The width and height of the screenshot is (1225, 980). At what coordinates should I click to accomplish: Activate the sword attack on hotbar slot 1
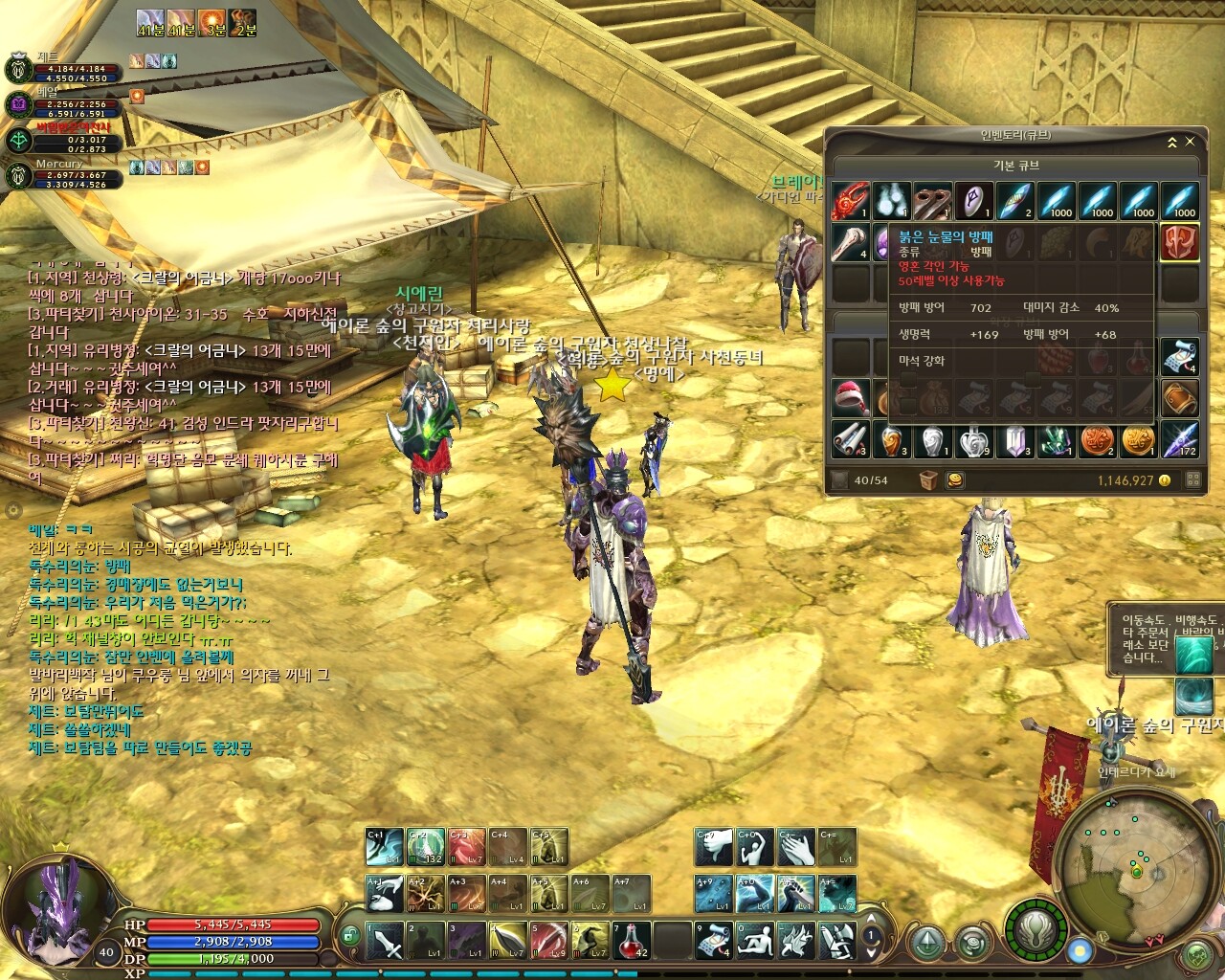(x=386, y=941)
